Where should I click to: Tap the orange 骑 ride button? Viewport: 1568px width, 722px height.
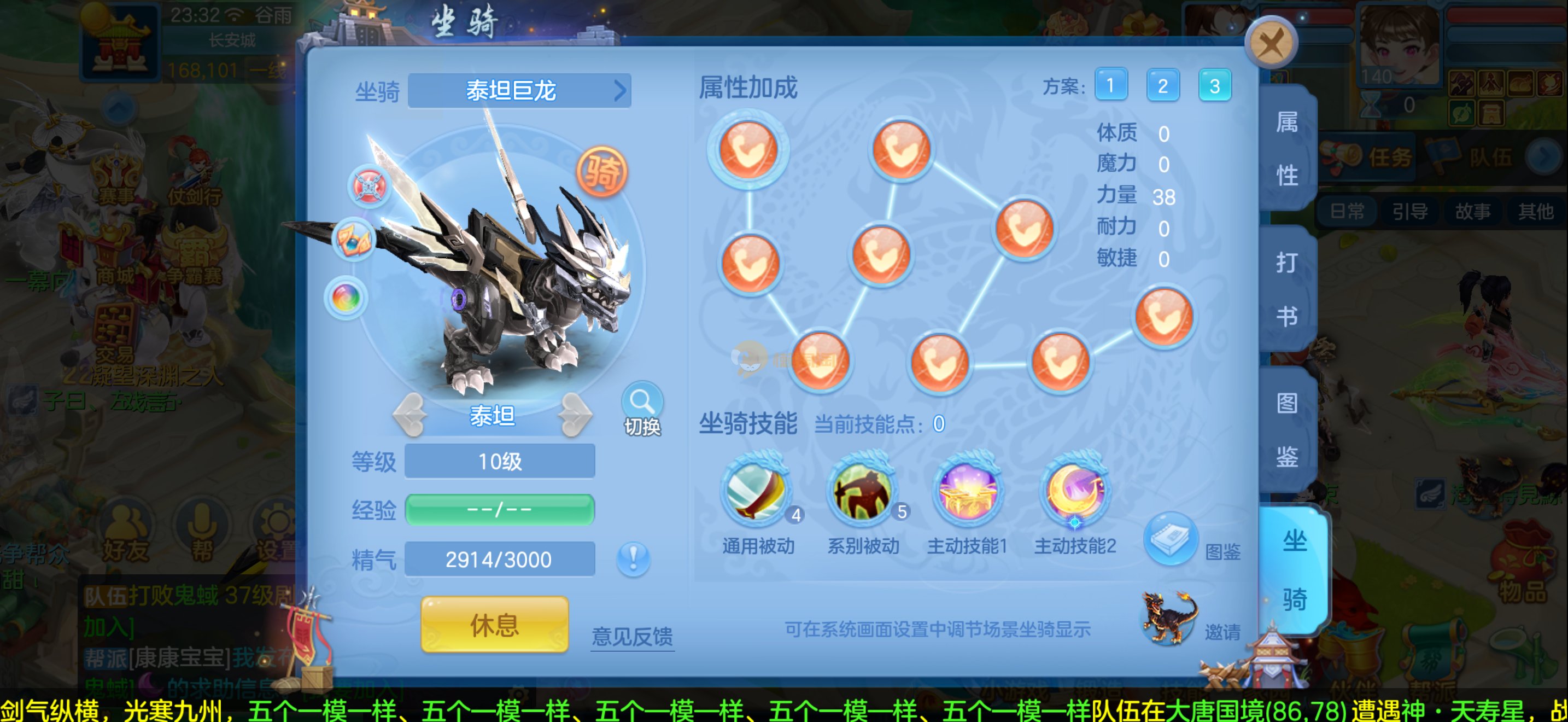(601, 172)
